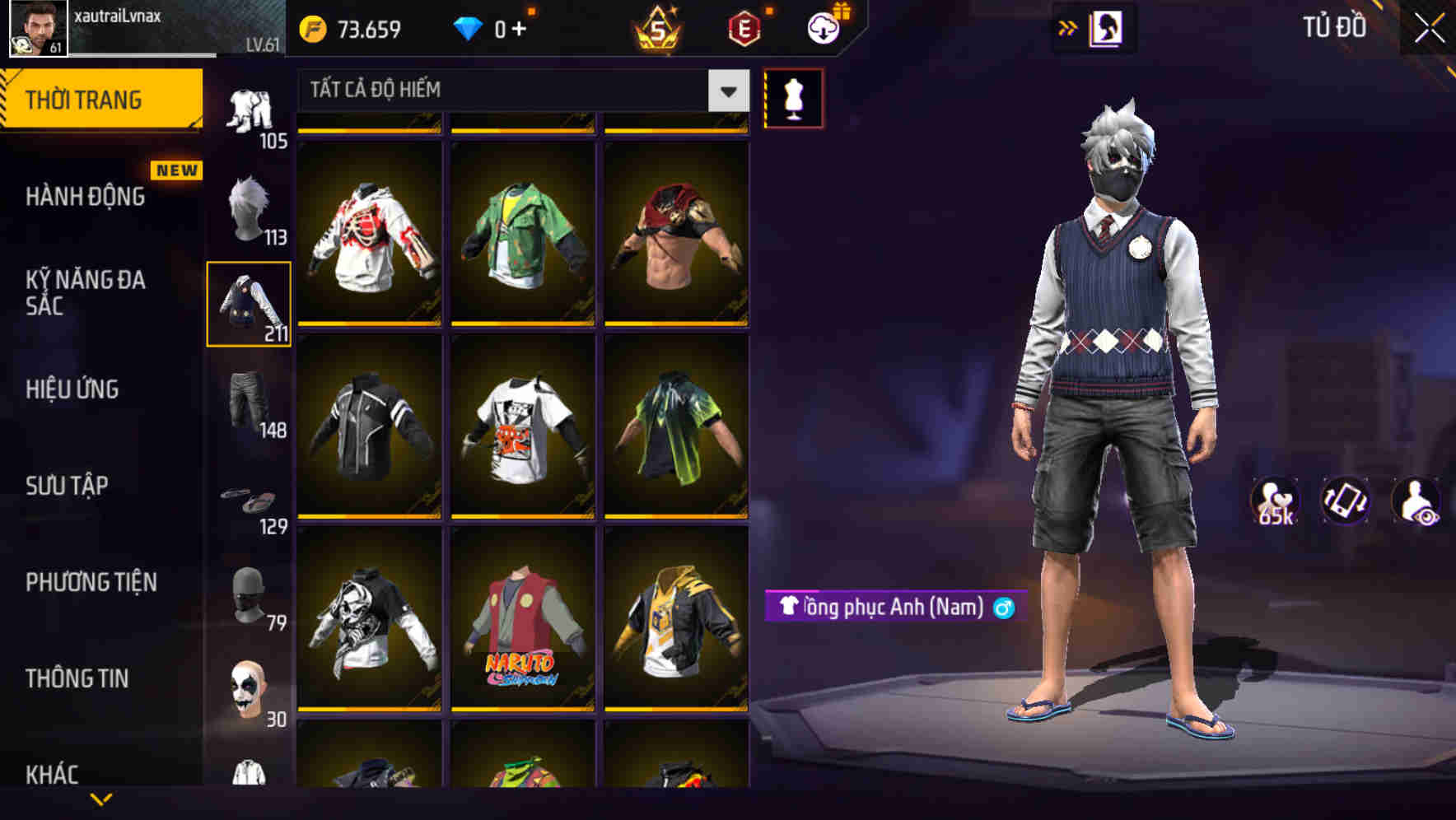Screen dimensions: 1456x820
Task: Open the PHƯƠNG TIỆN menu item
Action: (x=91, y=581)
